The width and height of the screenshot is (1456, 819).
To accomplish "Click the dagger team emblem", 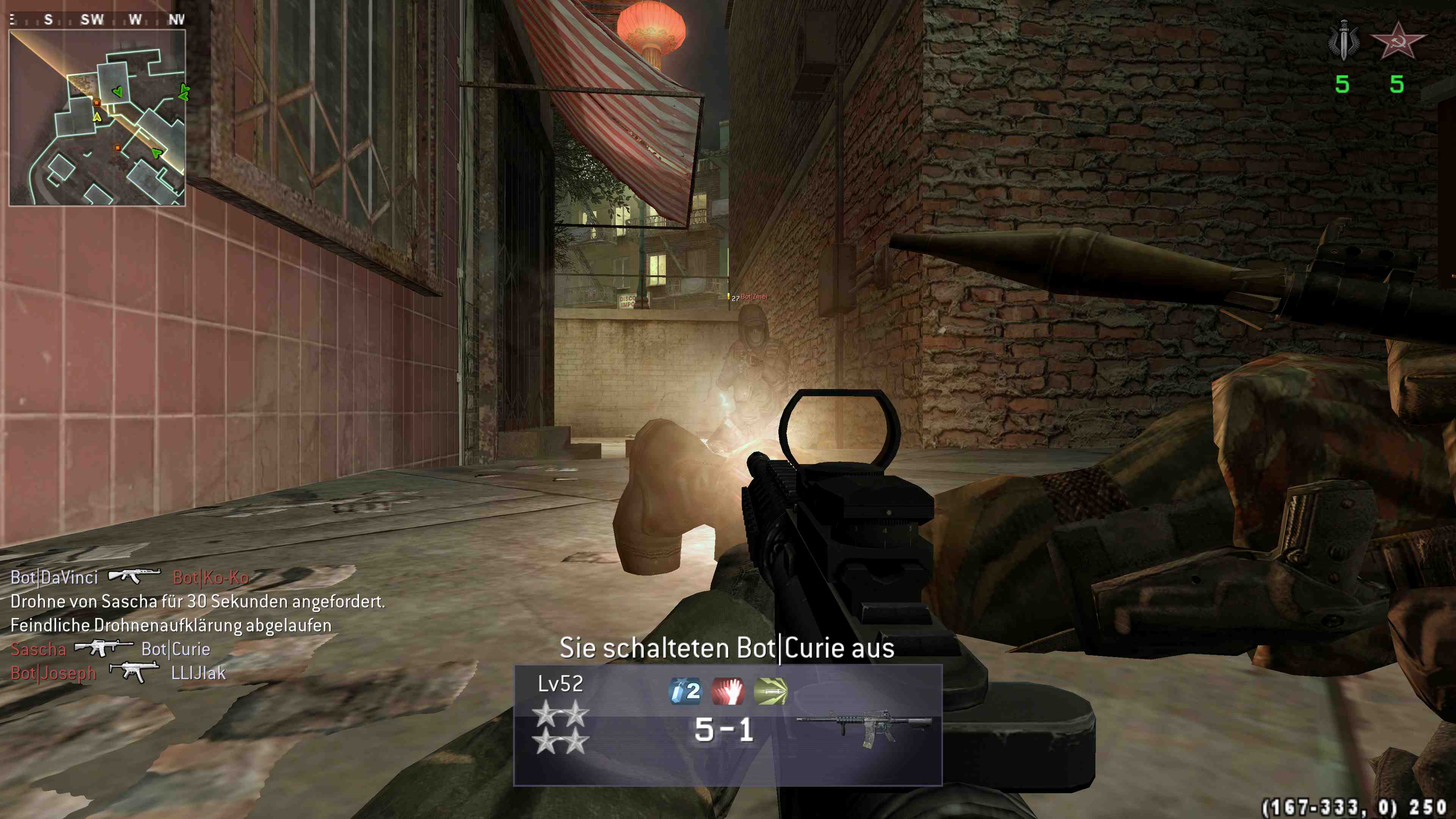I will [x=1344, y=39].
